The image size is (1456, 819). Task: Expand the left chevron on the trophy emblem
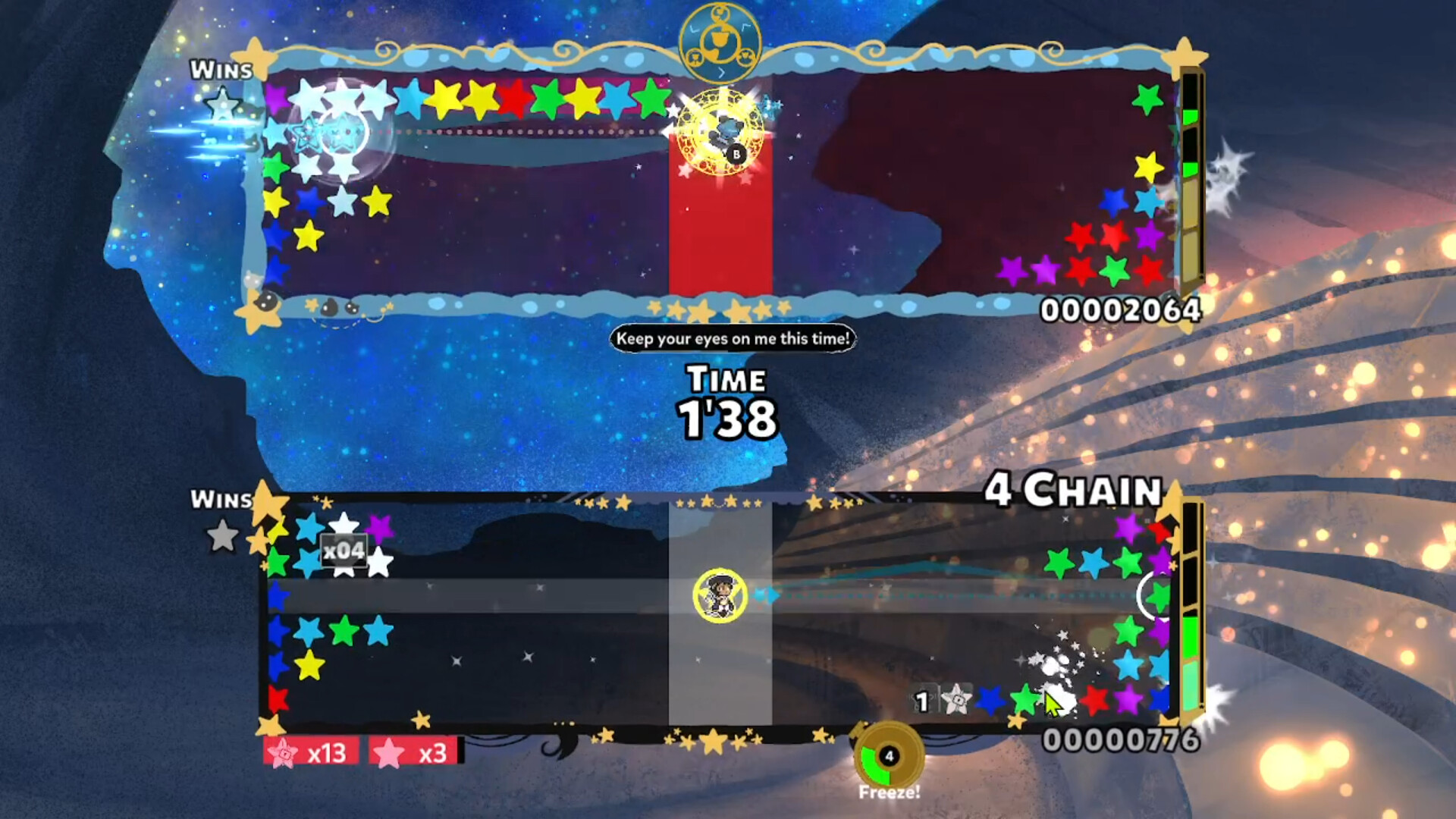695,29
